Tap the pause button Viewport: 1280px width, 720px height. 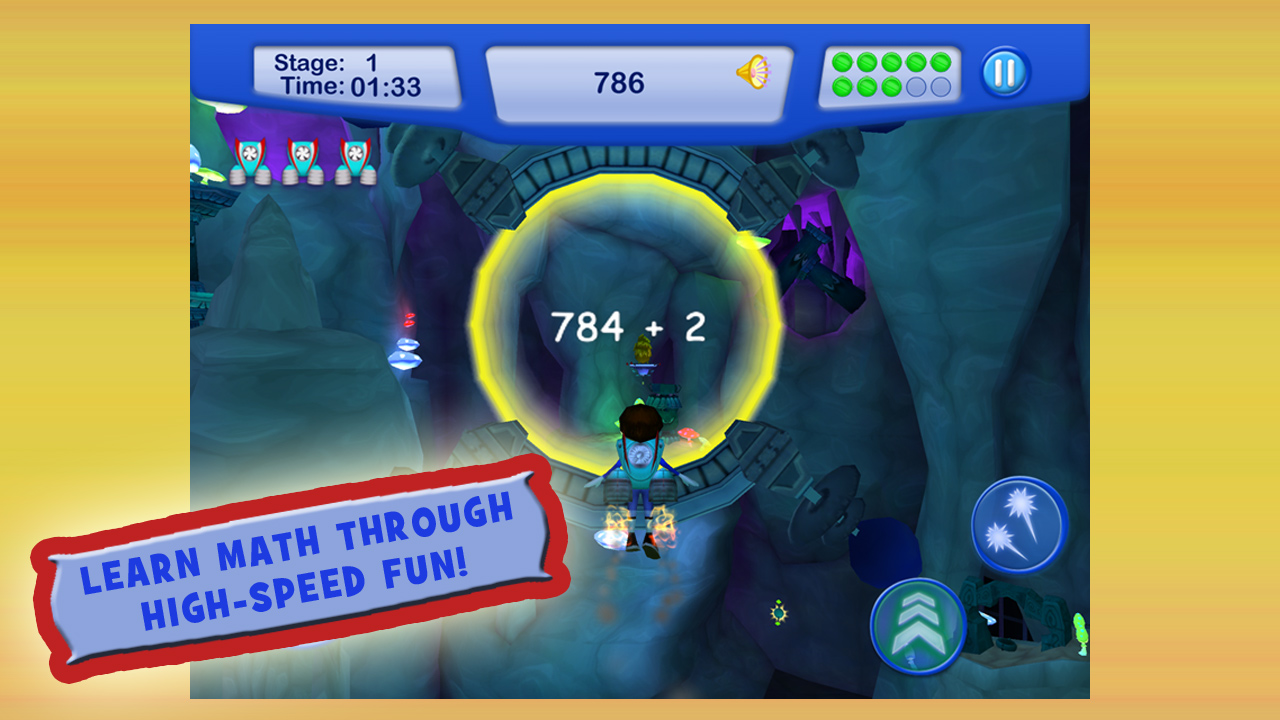1004,70
